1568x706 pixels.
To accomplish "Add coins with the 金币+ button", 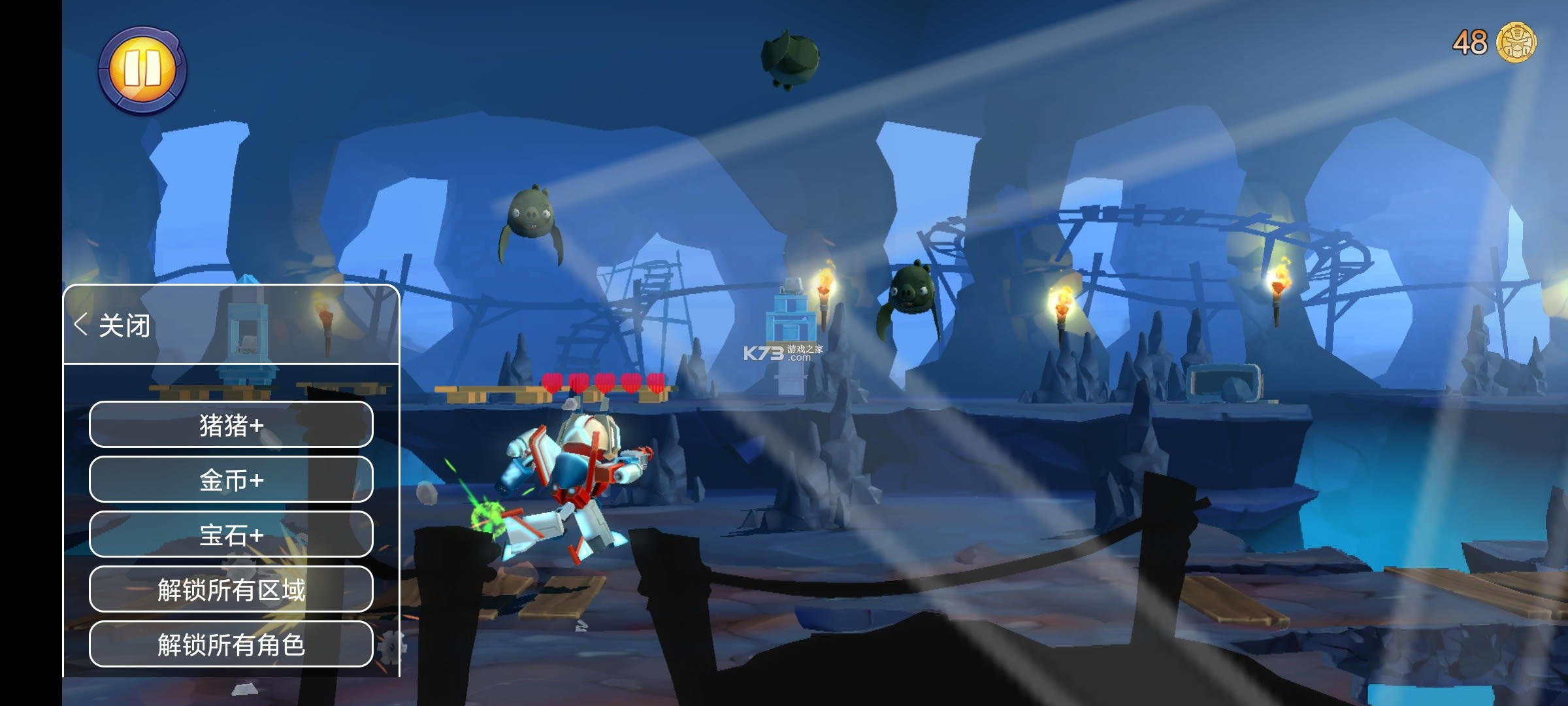I will point(231,480).
